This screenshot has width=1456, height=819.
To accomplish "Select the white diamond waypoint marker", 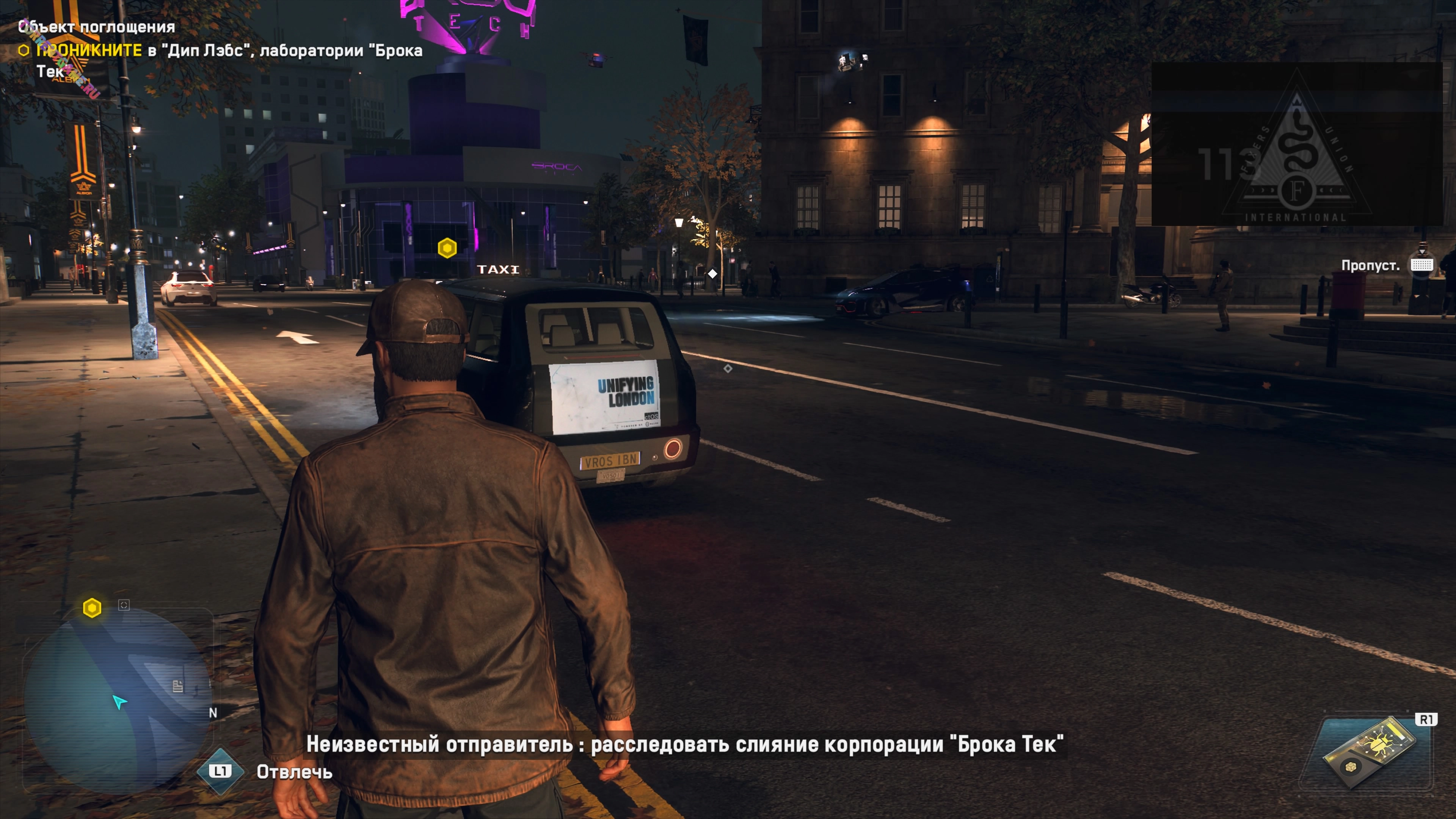I will [713, 274].
